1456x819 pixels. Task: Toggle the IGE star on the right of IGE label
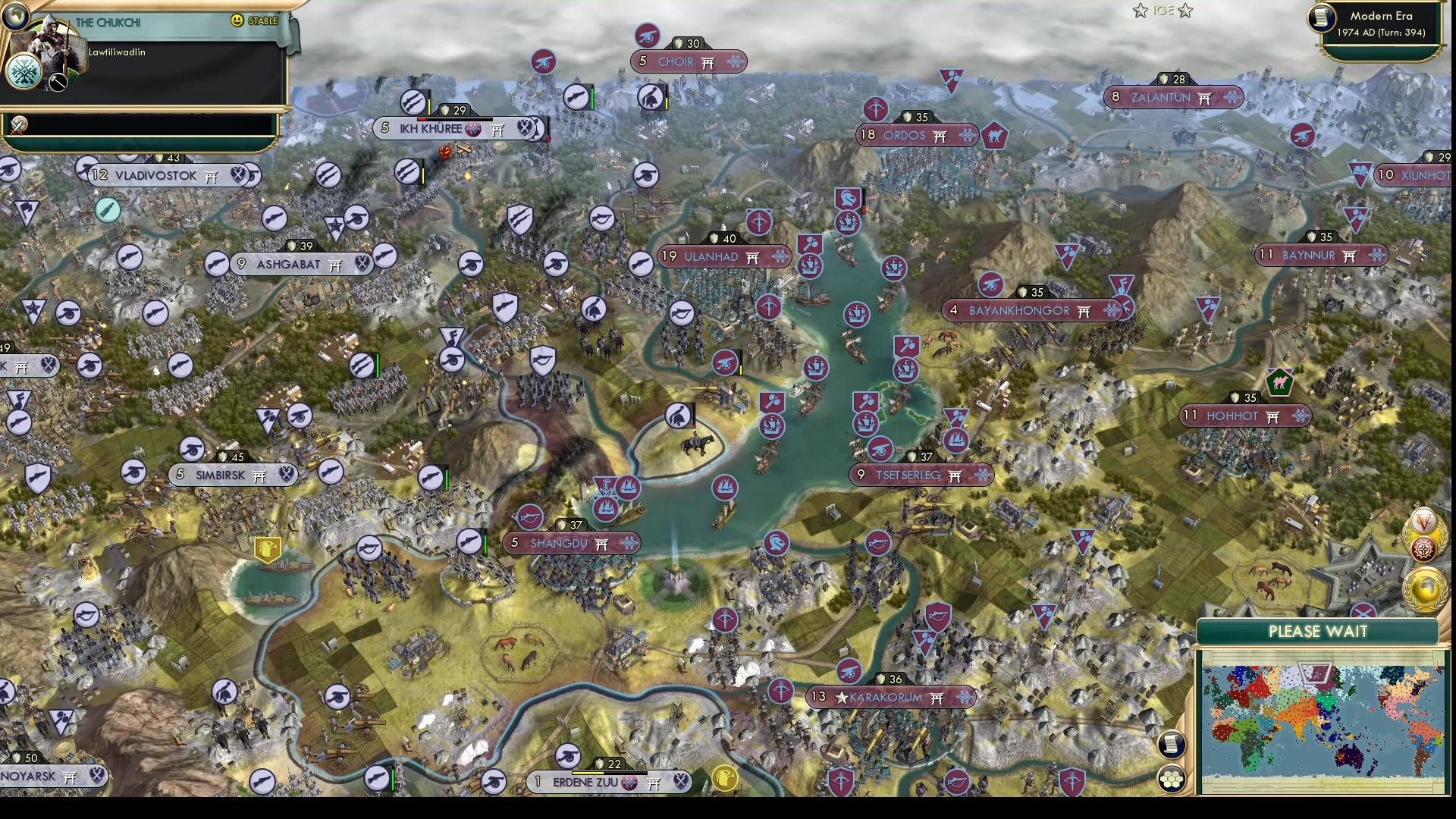[x=1185, y=11]
